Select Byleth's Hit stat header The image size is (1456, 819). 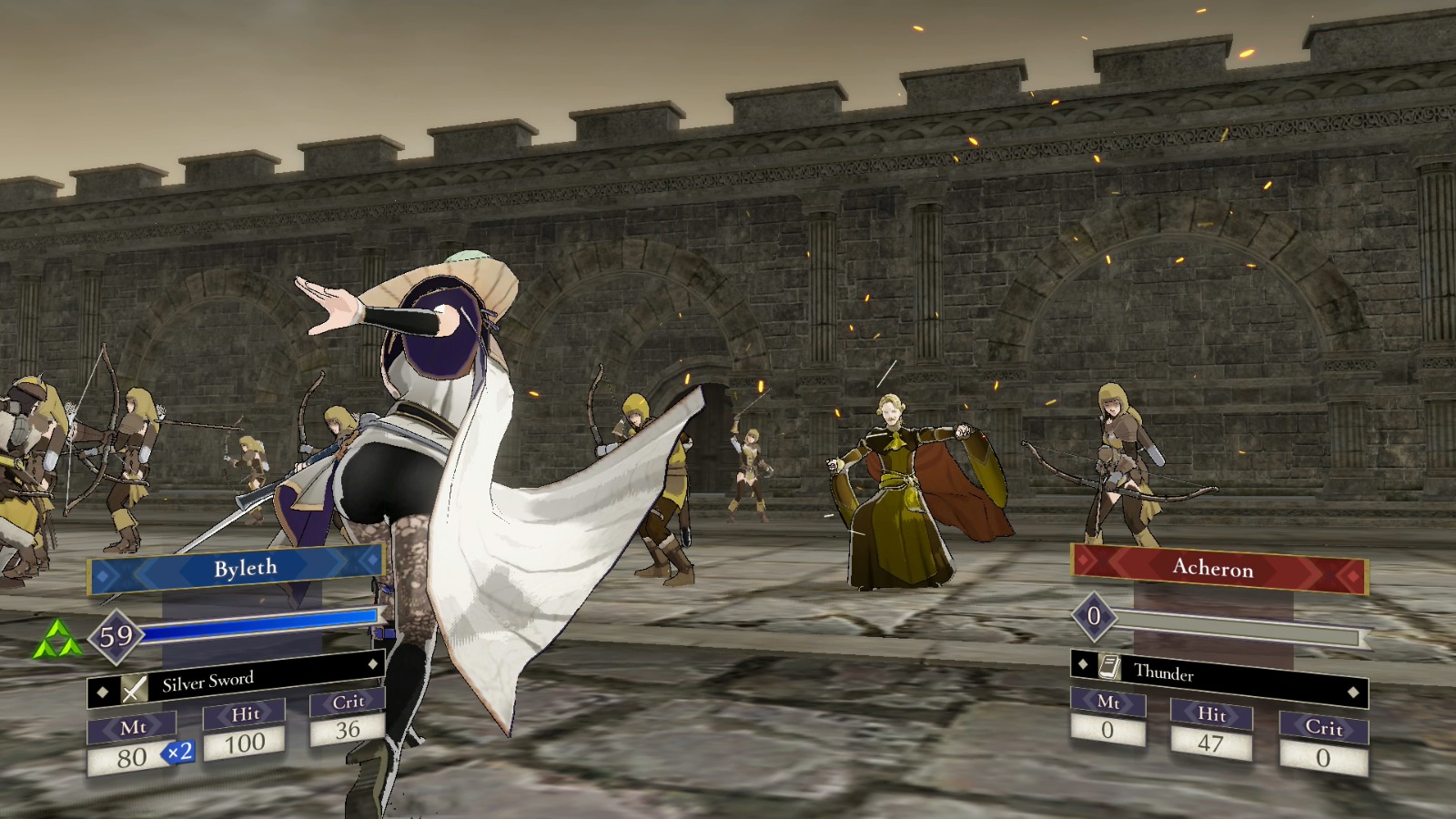tap(244, 714)
